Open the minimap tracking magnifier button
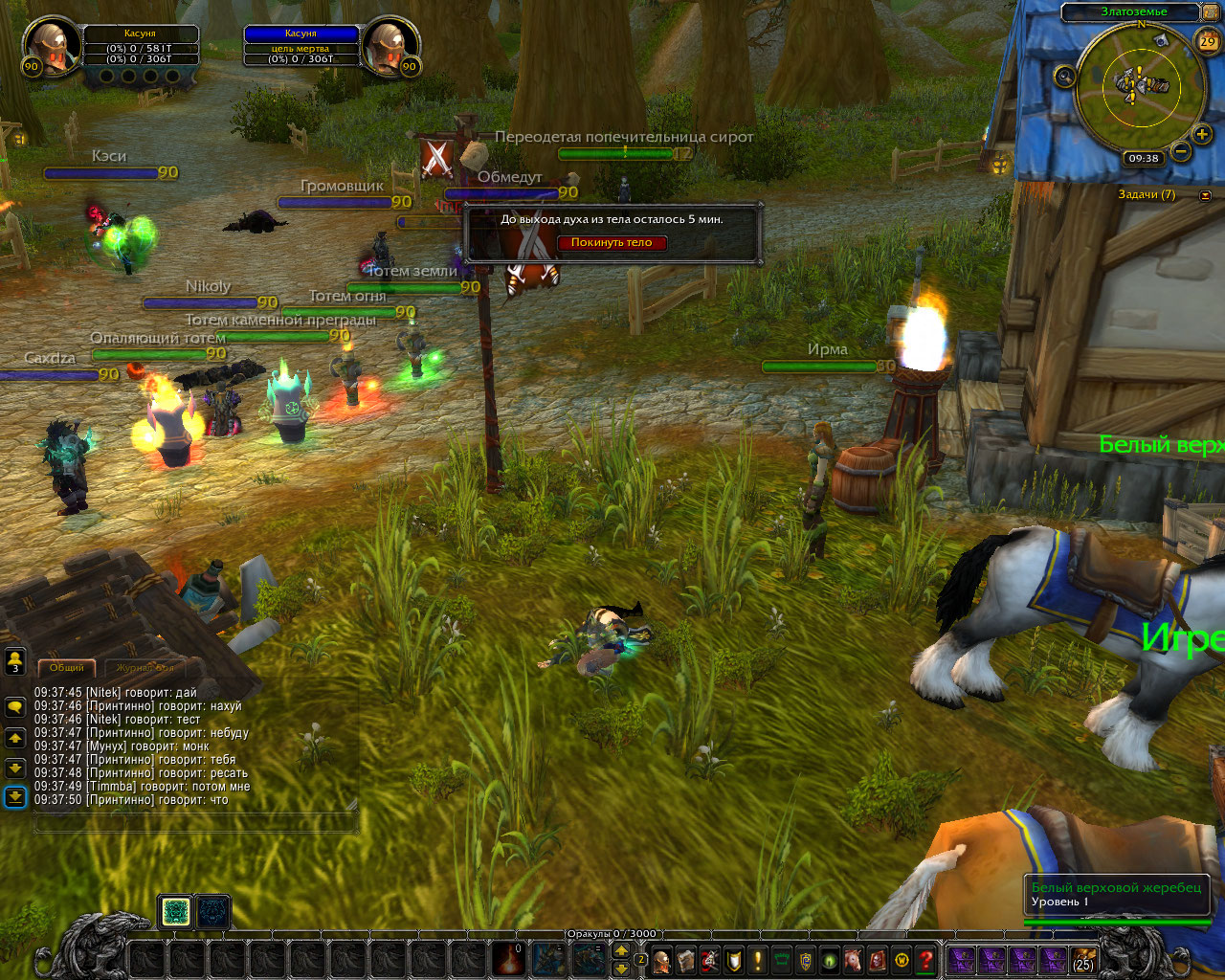This screenshot has height=980, width=1225. pos(1064,77)
